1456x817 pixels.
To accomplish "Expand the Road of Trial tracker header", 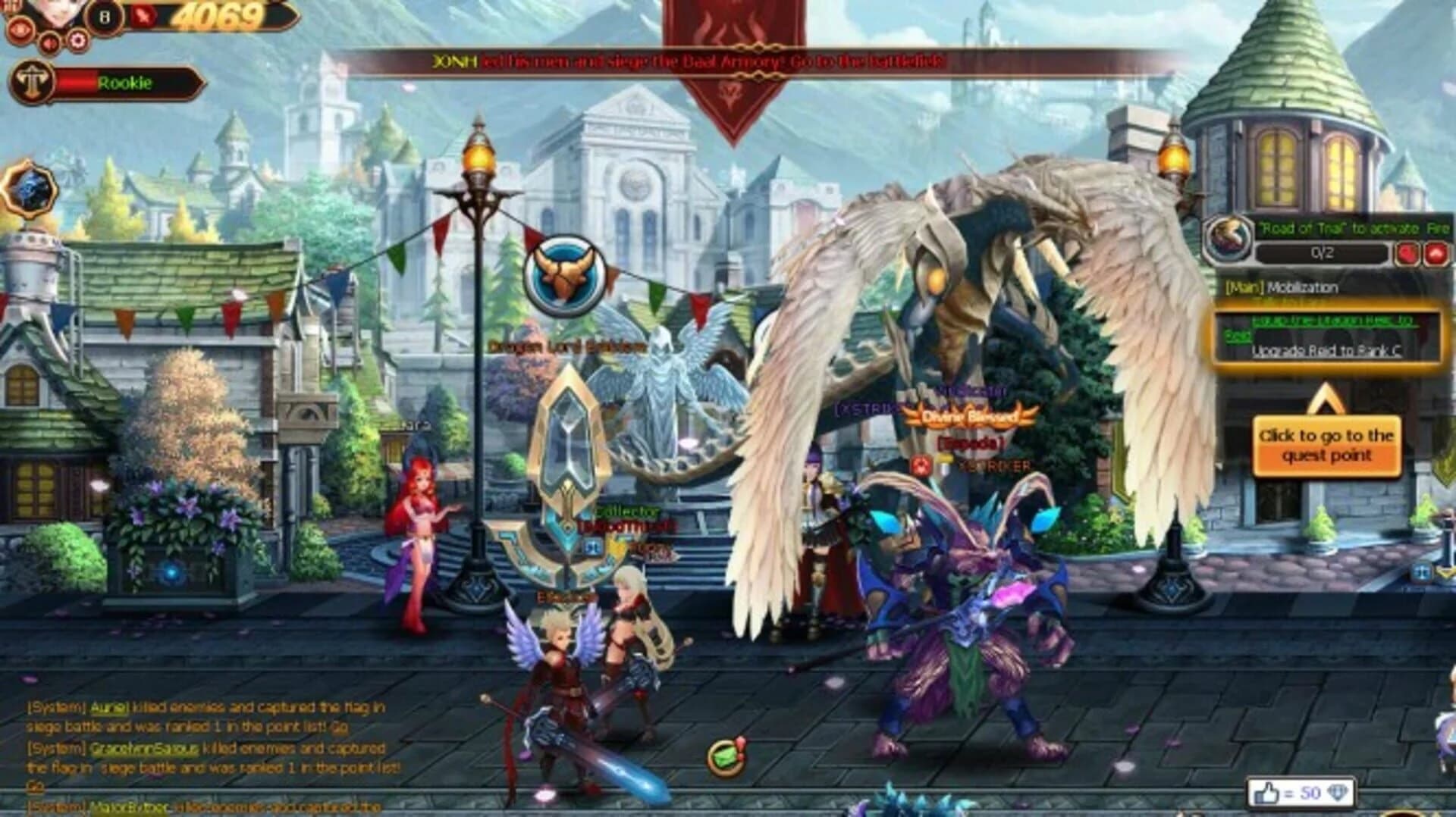I will click(1350, 226).
